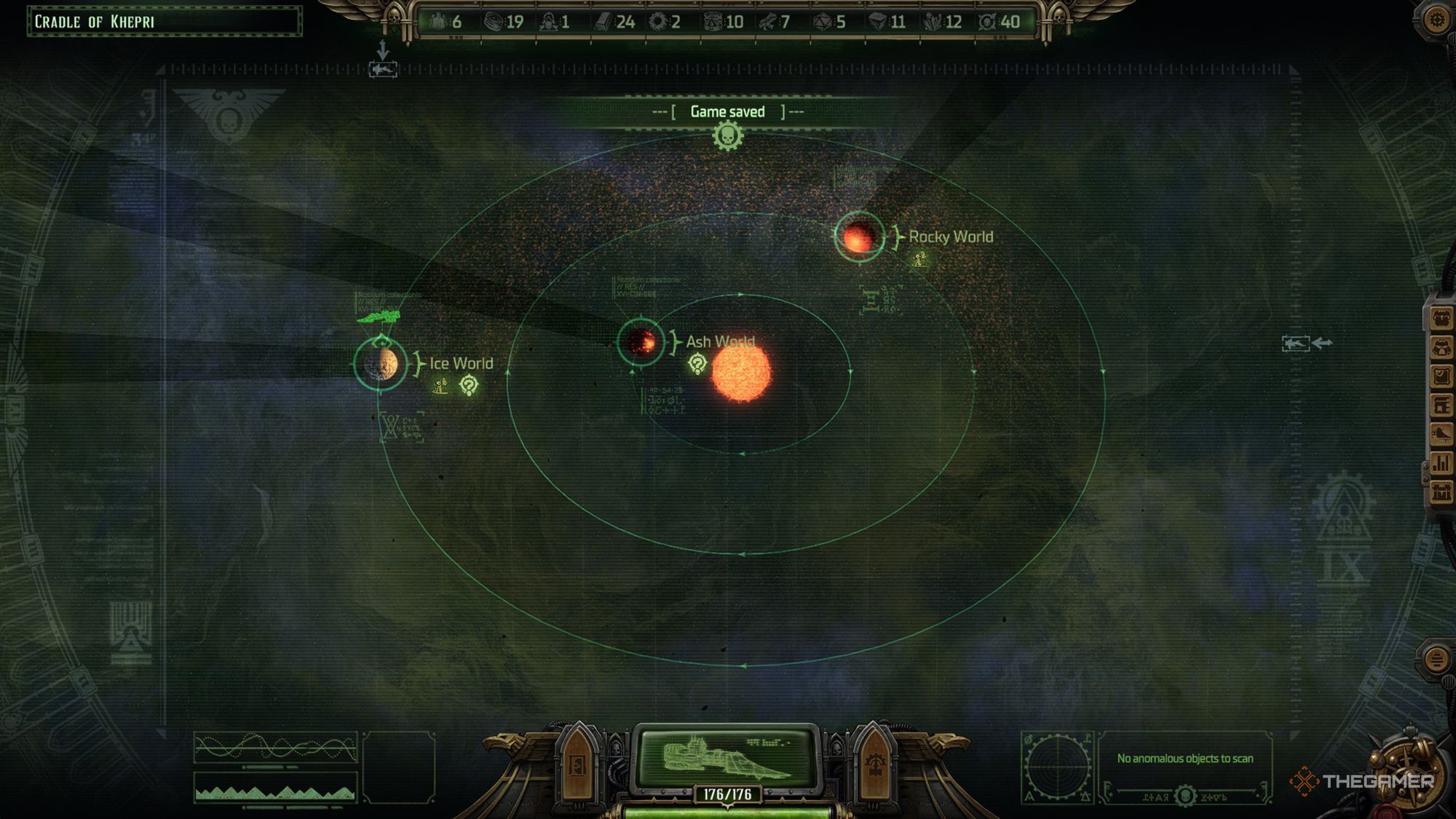This screenshot has height=819, width=1456.
Task: Select the voidship customization icon
Action: tap(1441, 431)
